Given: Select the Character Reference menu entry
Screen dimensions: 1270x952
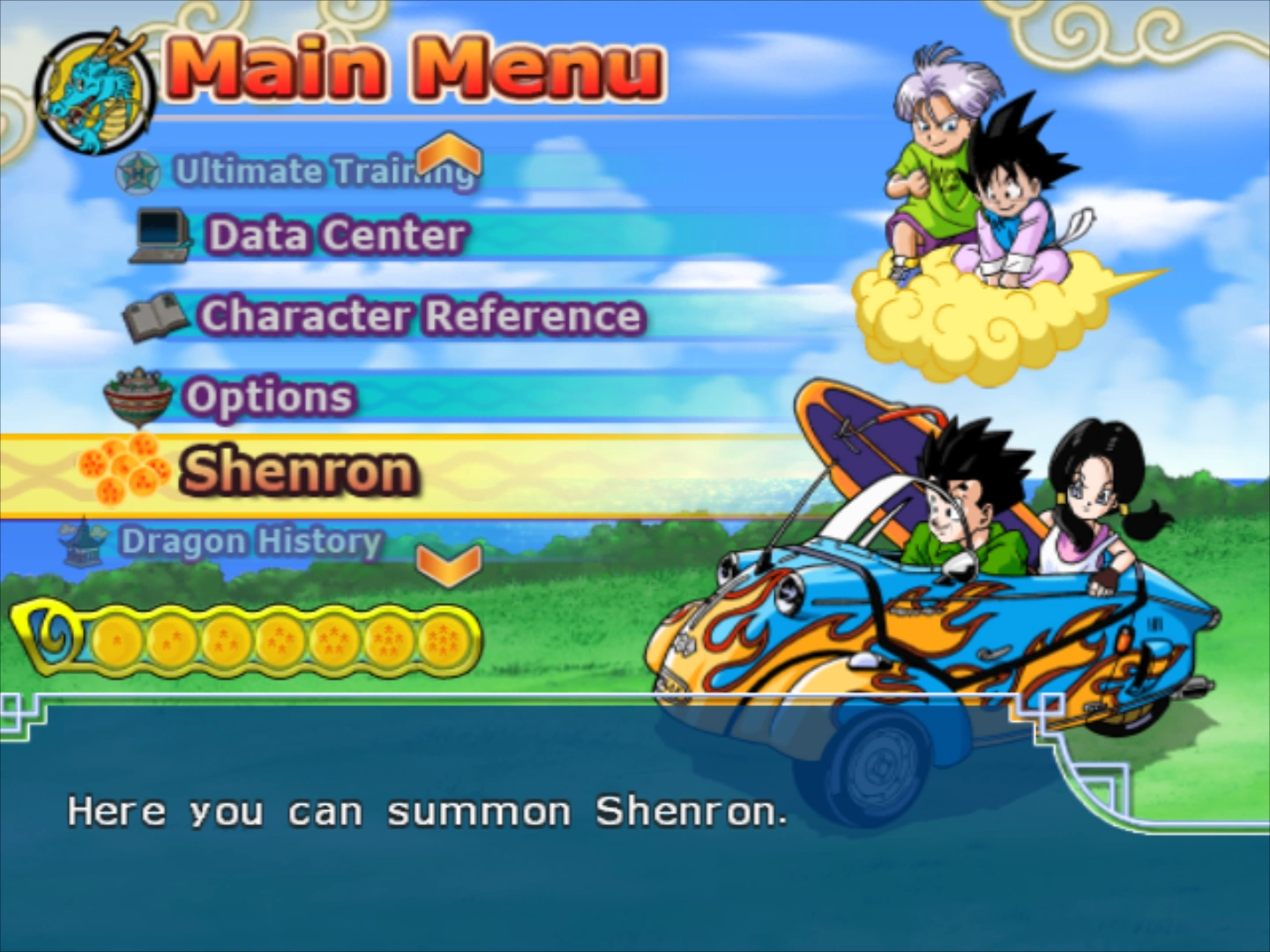Looking at the screenshot, I should click(x=421, y=316).
